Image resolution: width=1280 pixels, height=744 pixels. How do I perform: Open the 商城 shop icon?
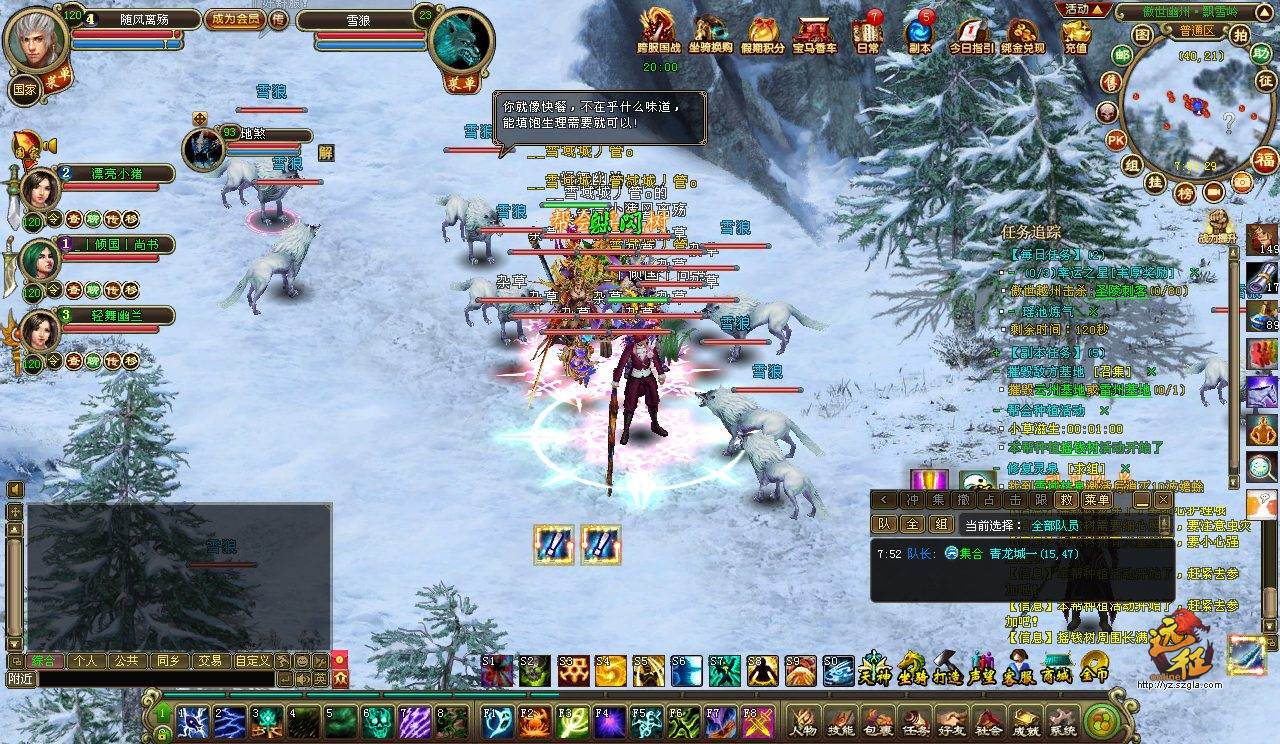(1057, 668)
